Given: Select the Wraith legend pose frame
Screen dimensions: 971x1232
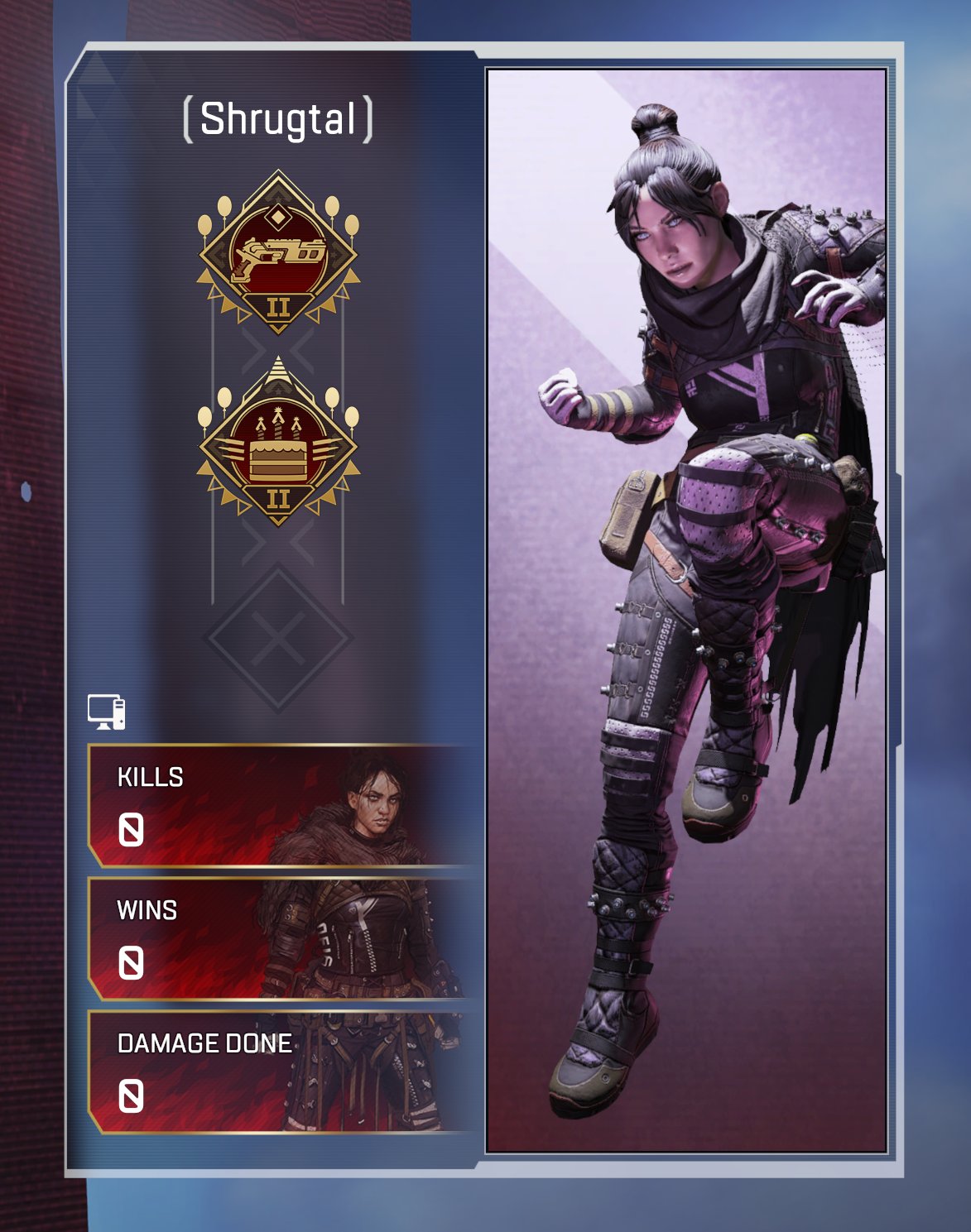Looking at the screenshot, I should (x=686, y=611).
